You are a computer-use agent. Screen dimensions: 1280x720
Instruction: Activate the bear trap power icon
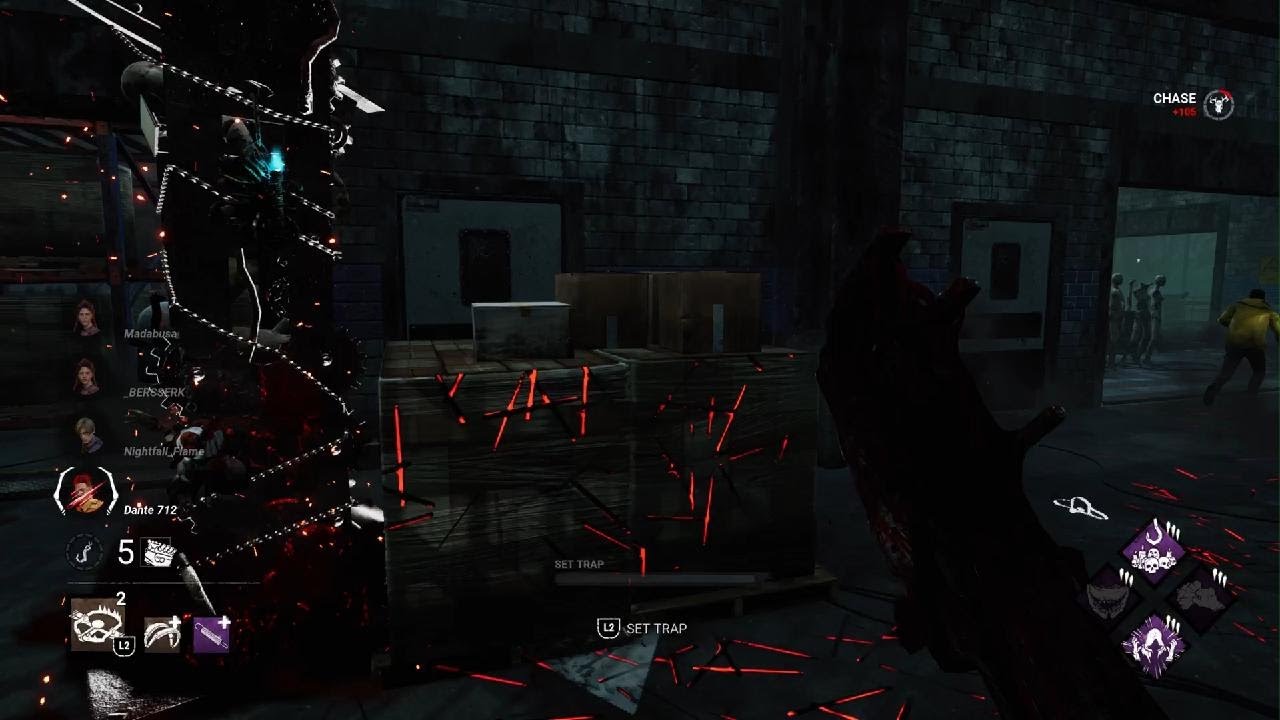(x=97, y=624)
